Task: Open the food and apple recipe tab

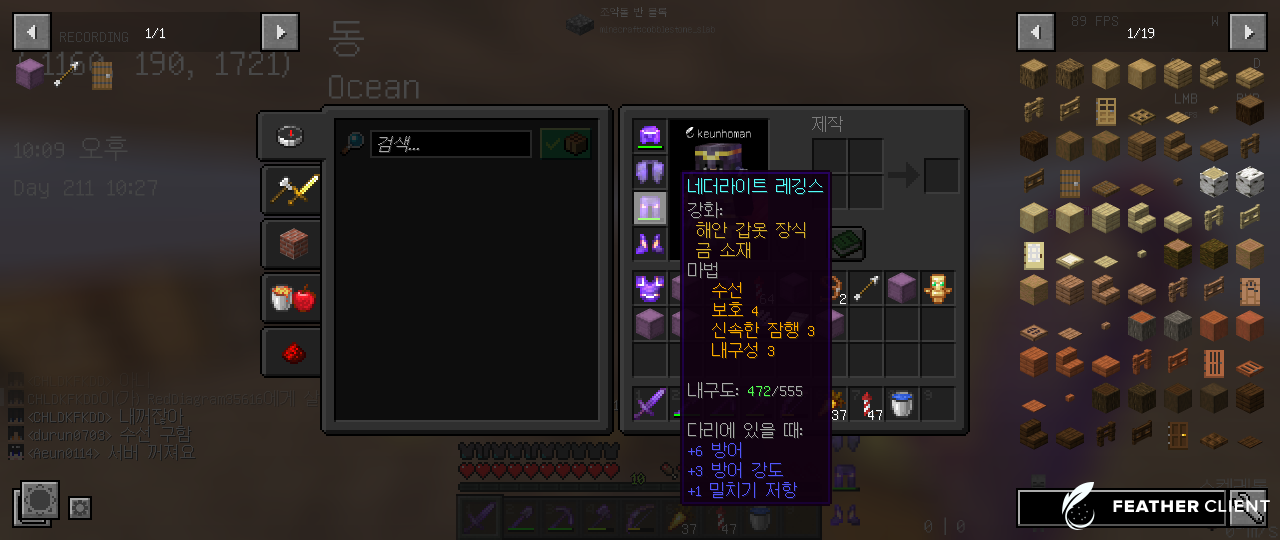Action: [x=292, y=297]
